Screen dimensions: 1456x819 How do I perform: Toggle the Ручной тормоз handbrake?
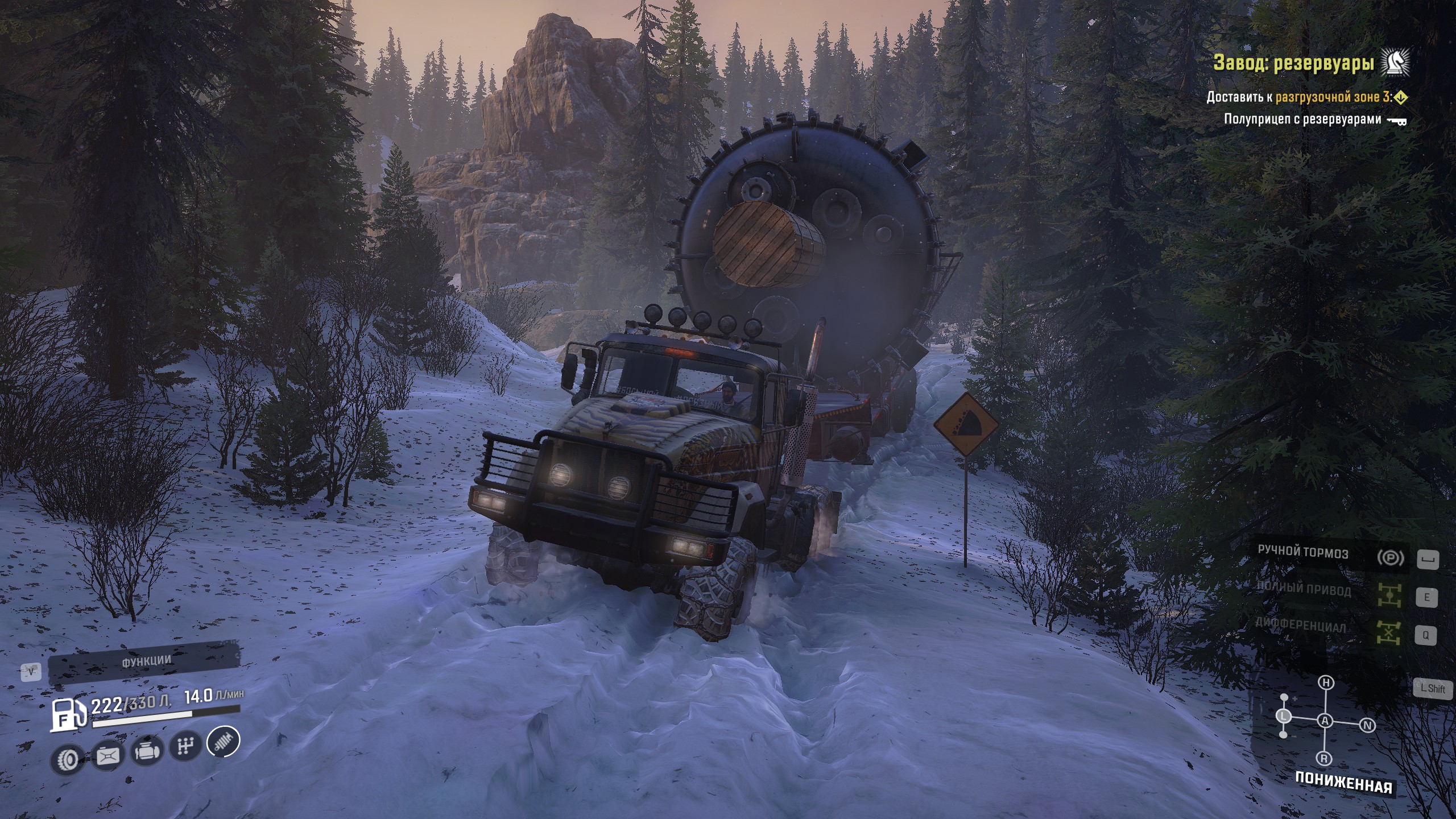(1390, 558)
